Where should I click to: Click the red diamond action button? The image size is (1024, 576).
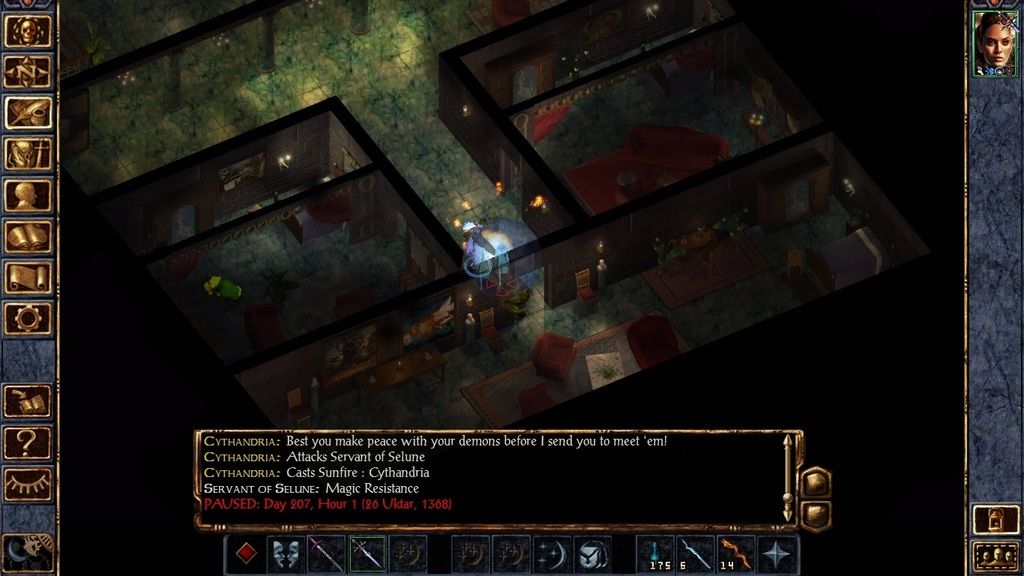pyautogui.click(x=245, y=554)
